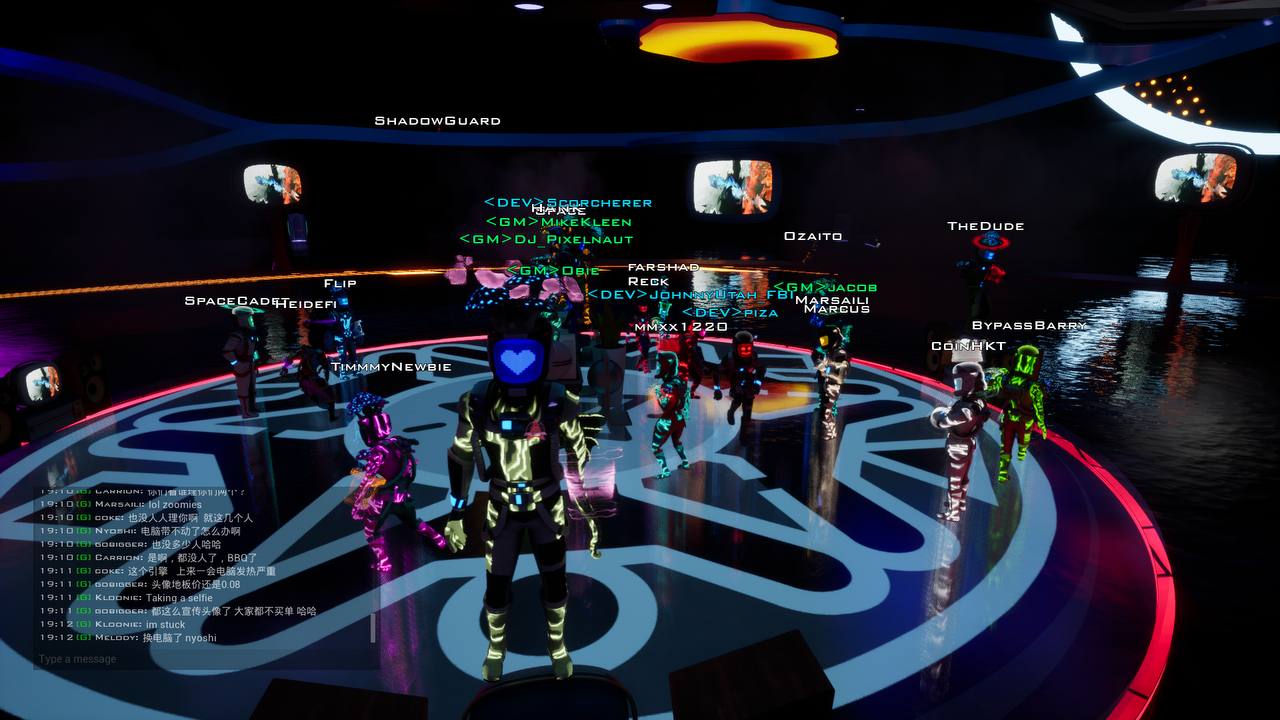1280x720 pixels.
Task: Click the <DEV>Scorcherer nametag
Action: point(566,202)
